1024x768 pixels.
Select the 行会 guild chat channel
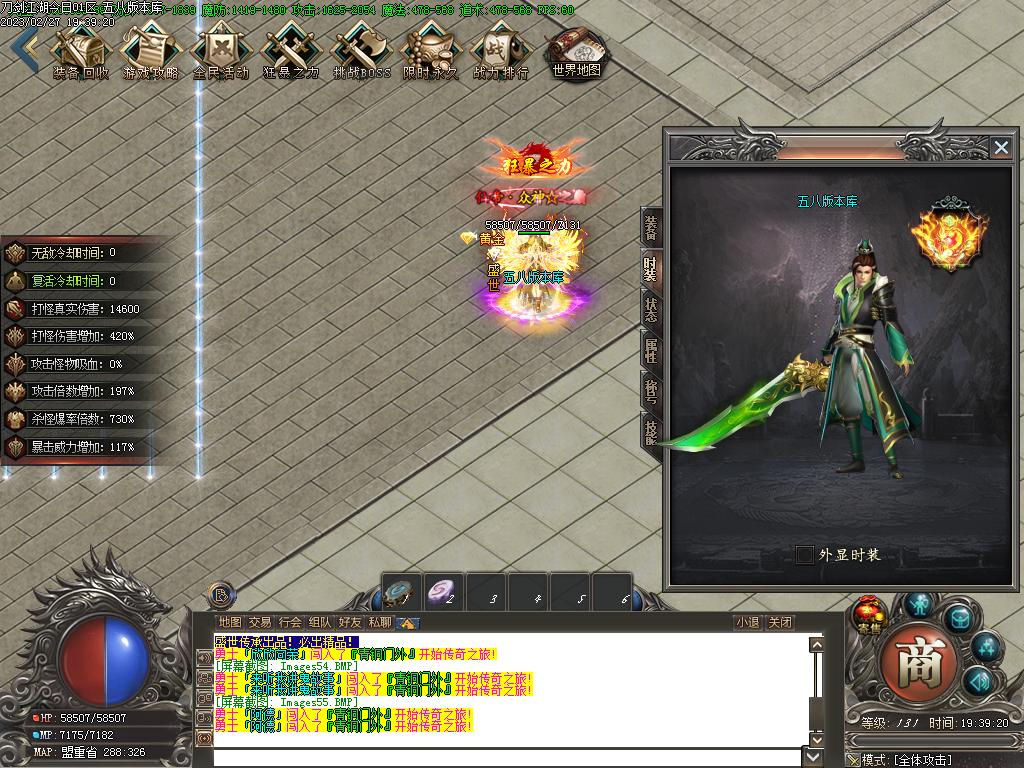(x=290, y=622)
